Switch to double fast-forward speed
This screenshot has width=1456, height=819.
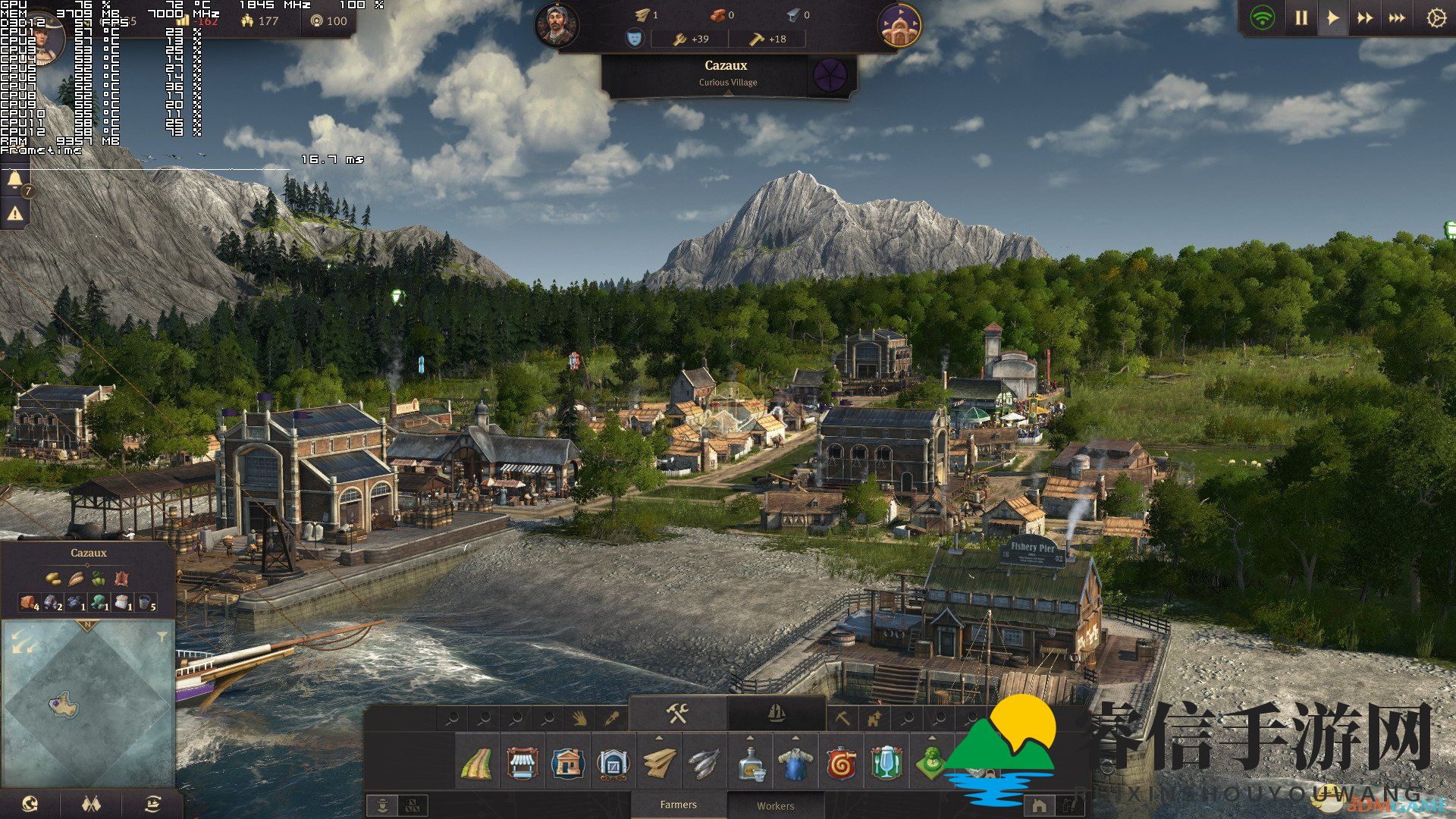click(x=1364, y=18)
